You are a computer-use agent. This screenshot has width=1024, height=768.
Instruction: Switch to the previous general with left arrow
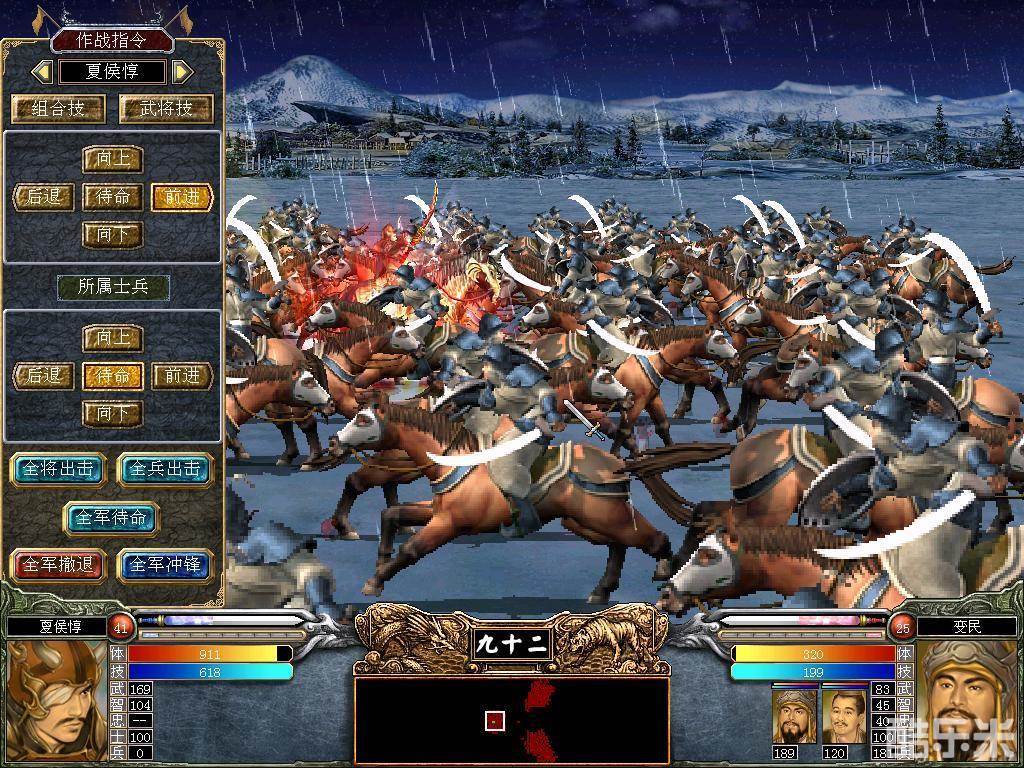pos(42,72)
